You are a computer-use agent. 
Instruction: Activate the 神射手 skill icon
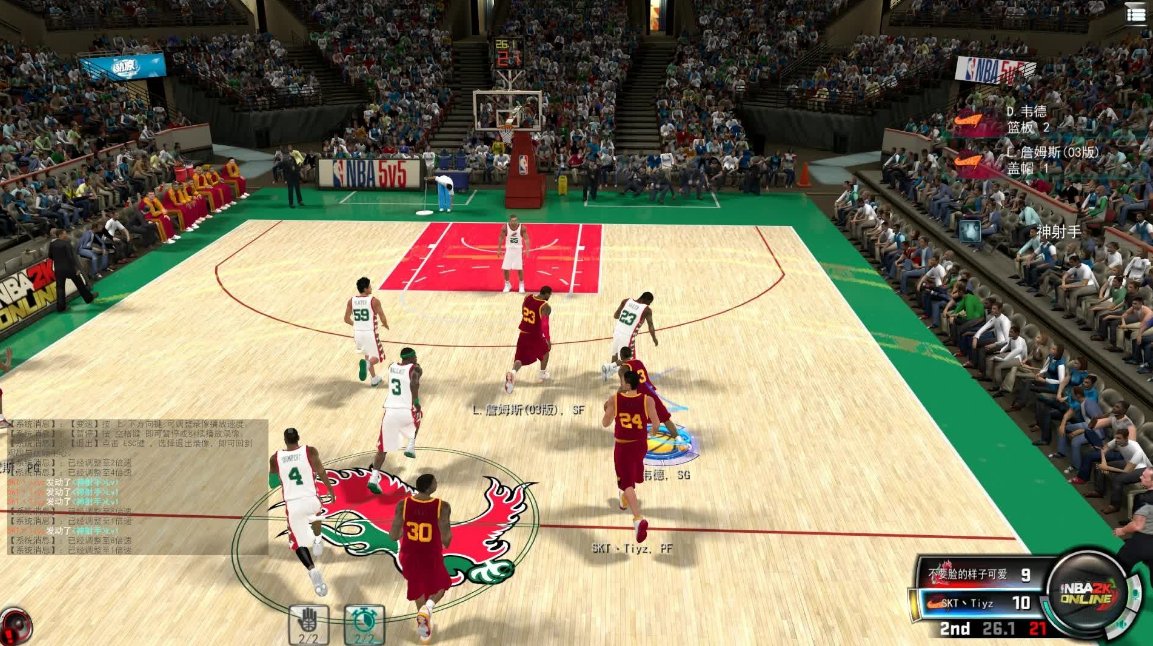(969, 232)
